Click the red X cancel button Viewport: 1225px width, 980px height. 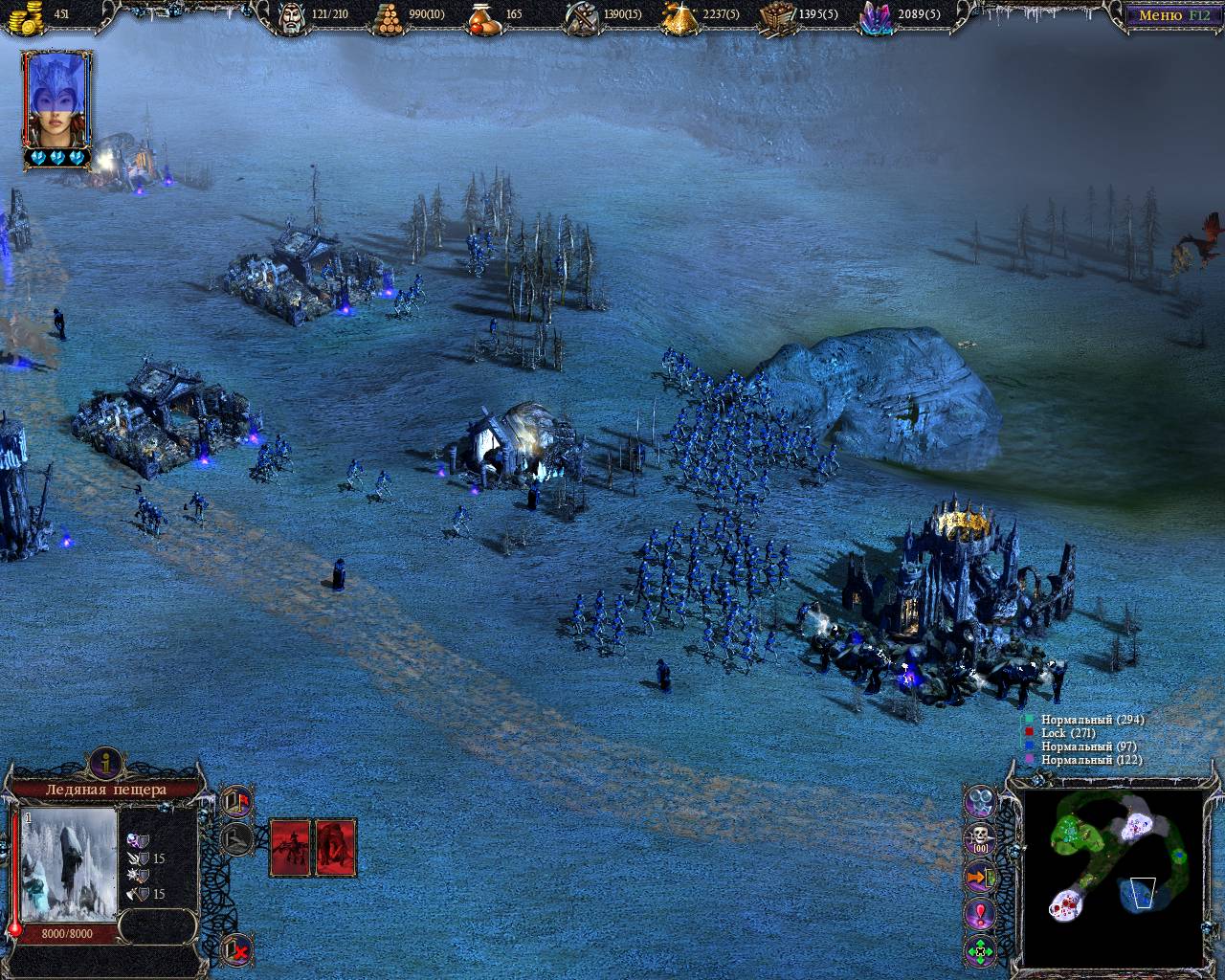(x=235, y=949)
